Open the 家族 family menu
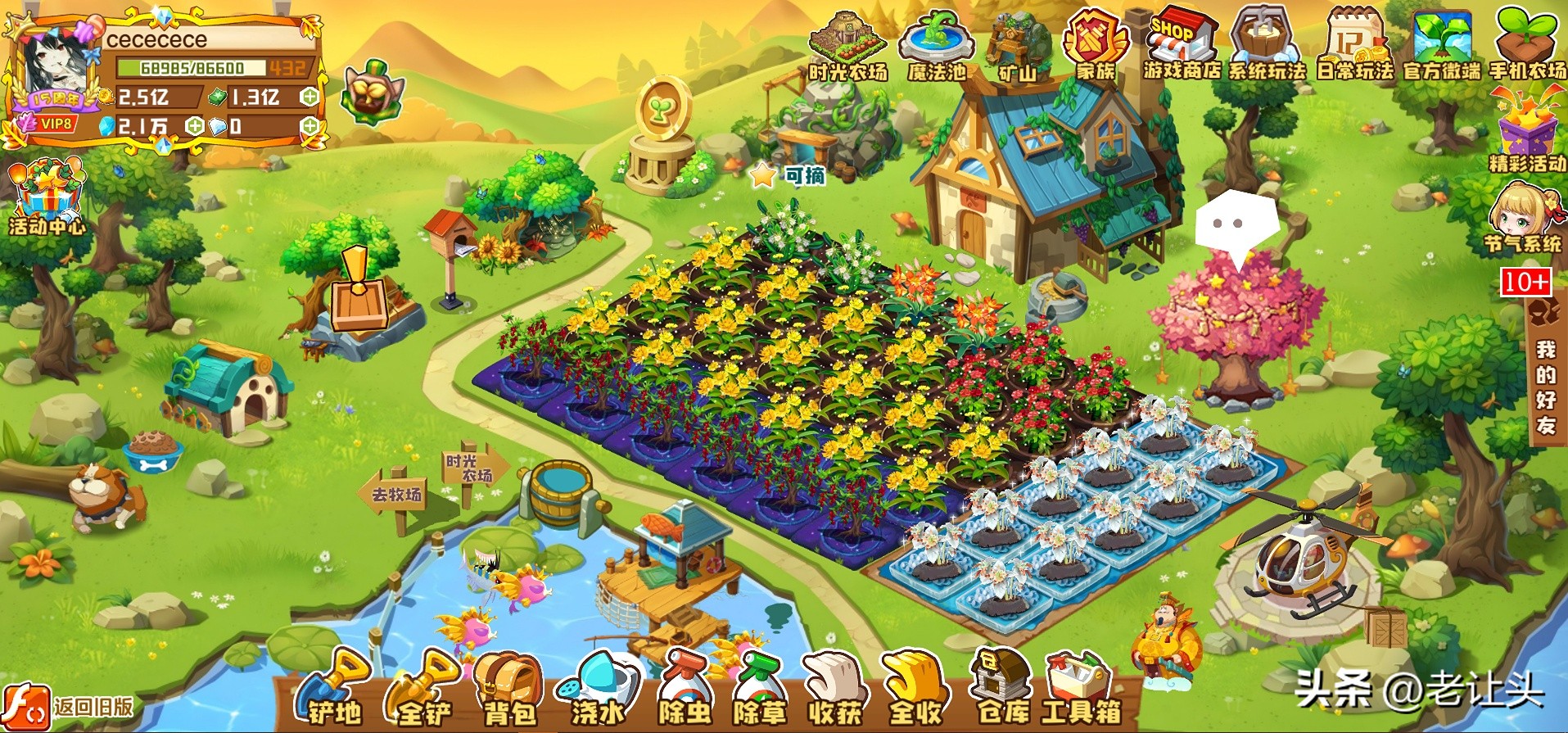The width and height of the screenshot is (1568, 733). click(1096, 47)
